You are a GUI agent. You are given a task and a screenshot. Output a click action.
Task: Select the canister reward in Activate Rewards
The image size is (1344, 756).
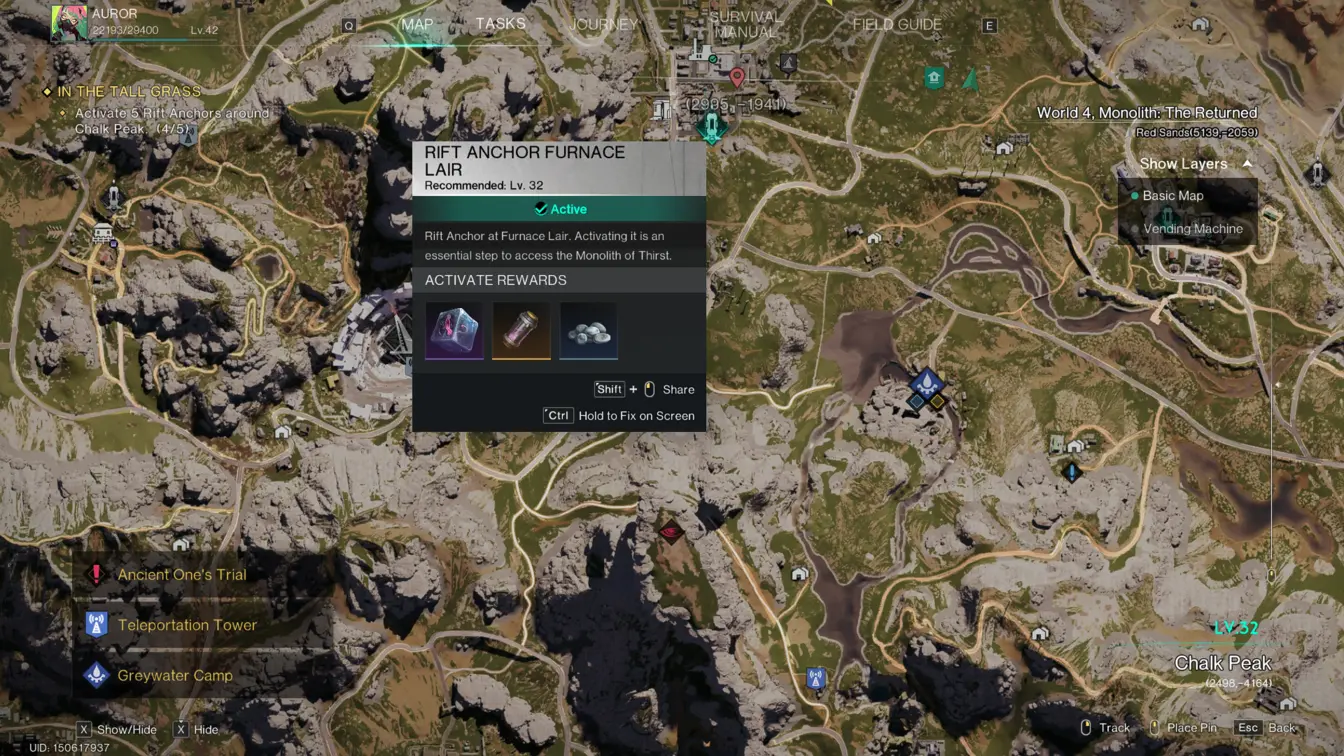[x=521, y=330]
